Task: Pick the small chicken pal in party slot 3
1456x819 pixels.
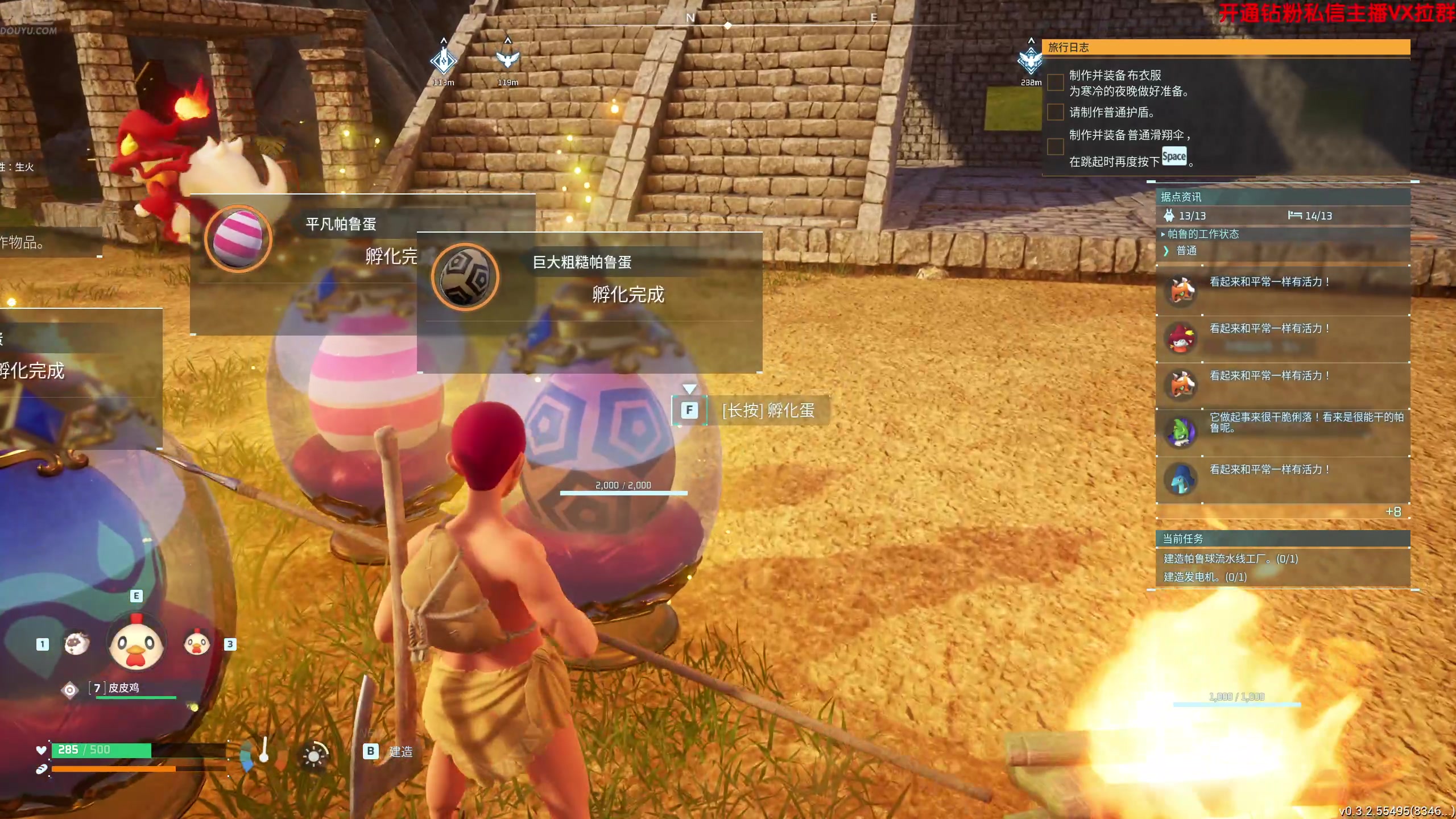Action: click(197, 644)
